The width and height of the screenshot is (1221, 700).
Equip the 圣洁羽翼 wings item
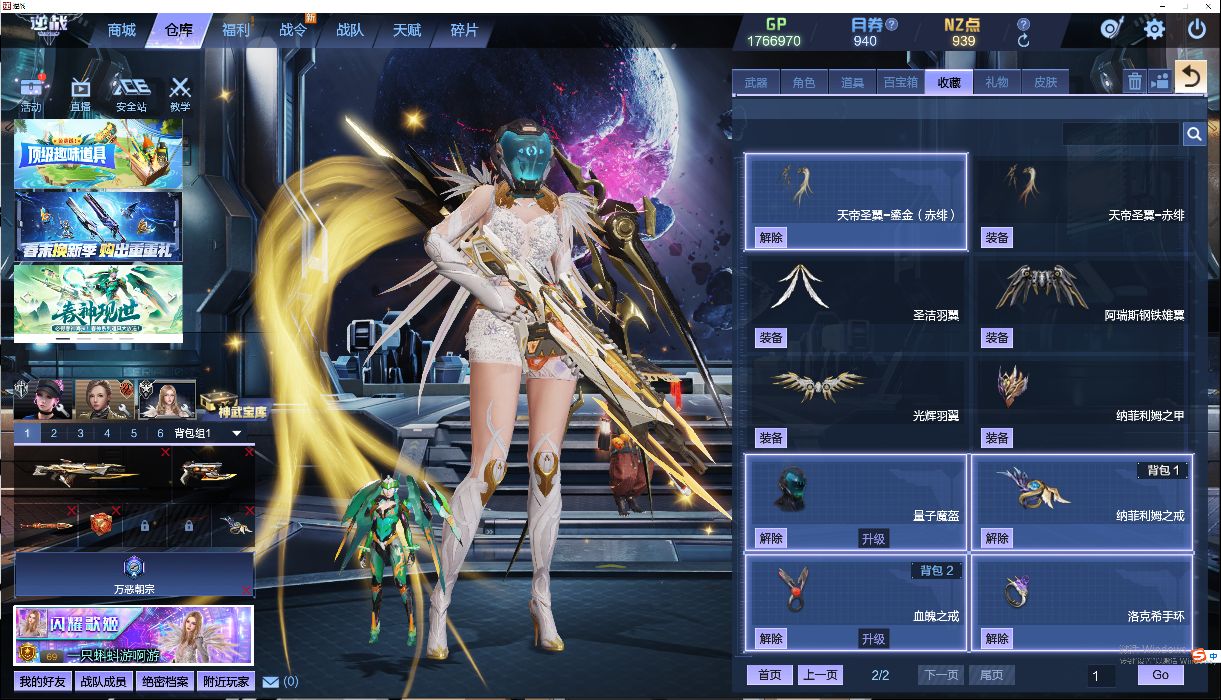coord(771,338)
